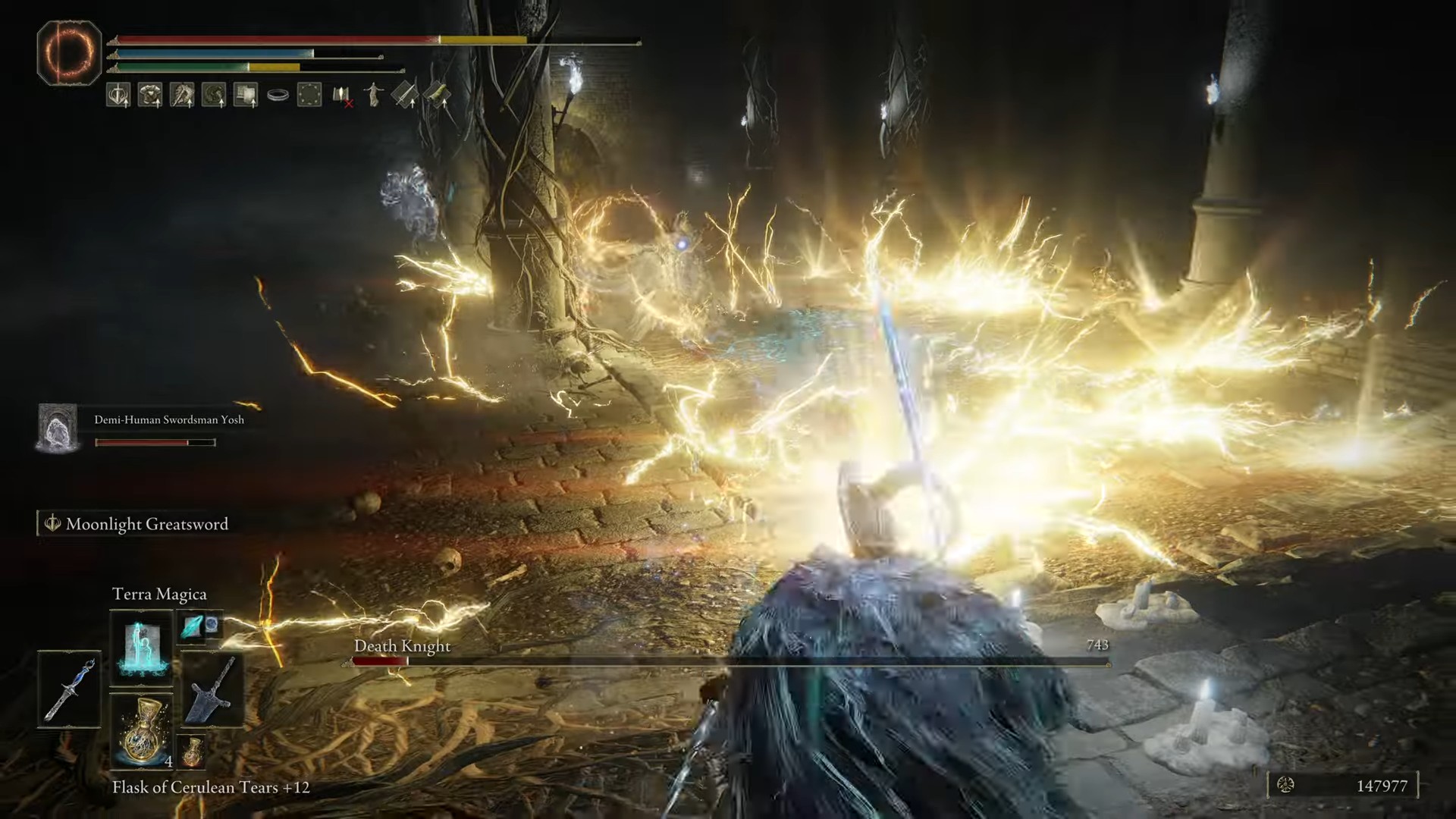Viewport: 1456px width, 819px height.
Task: Open the Demi-Human Swordsman Yosh summon portrait
Action: [58, 428]
